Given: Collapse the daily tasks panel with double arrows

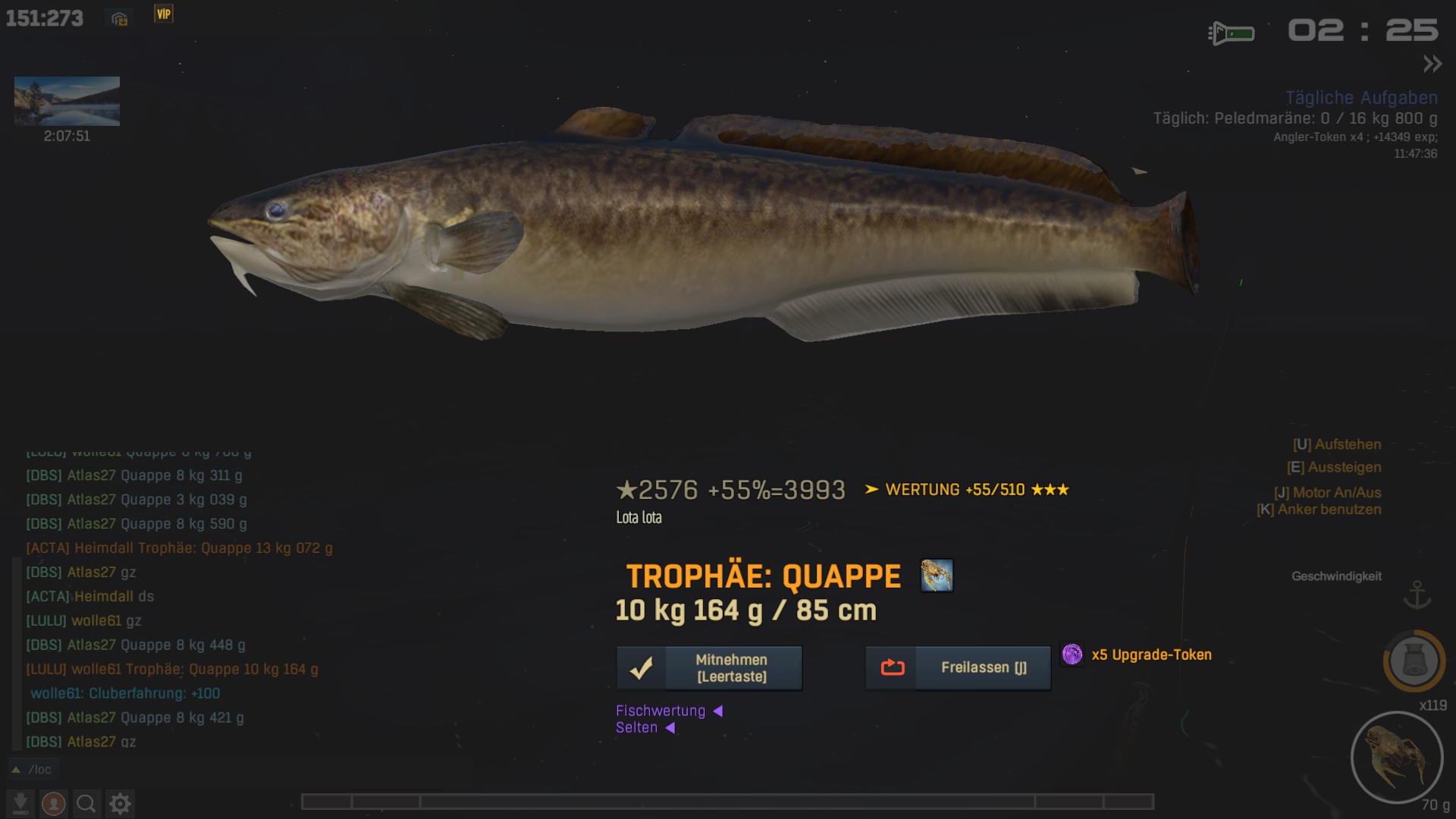Looking at the screenshot, I should tap(1432, 64).
